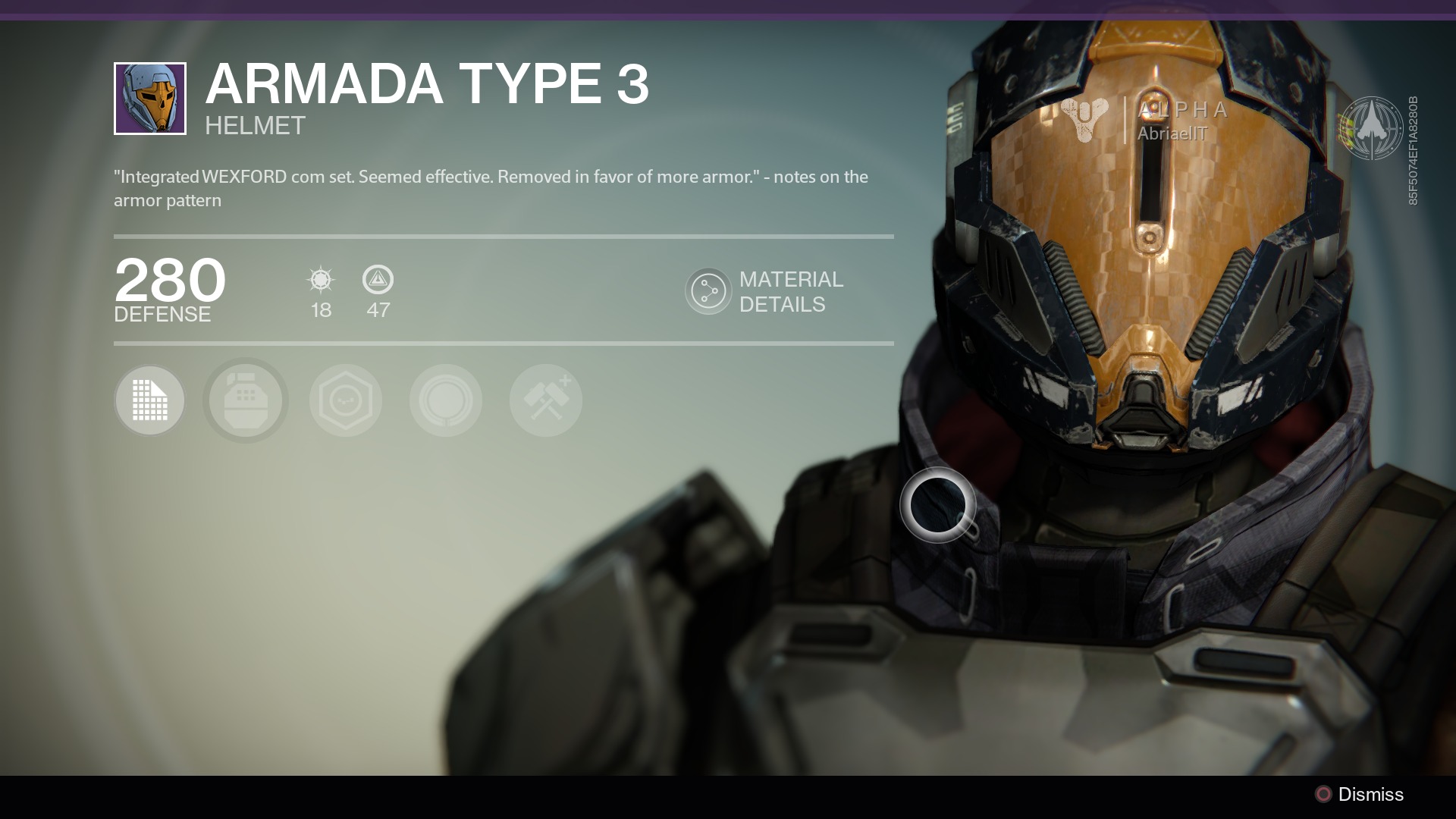Click the AbriaelIT player emblem badge
This screenshot has width=1456, height=819.
click(1370, 128)
